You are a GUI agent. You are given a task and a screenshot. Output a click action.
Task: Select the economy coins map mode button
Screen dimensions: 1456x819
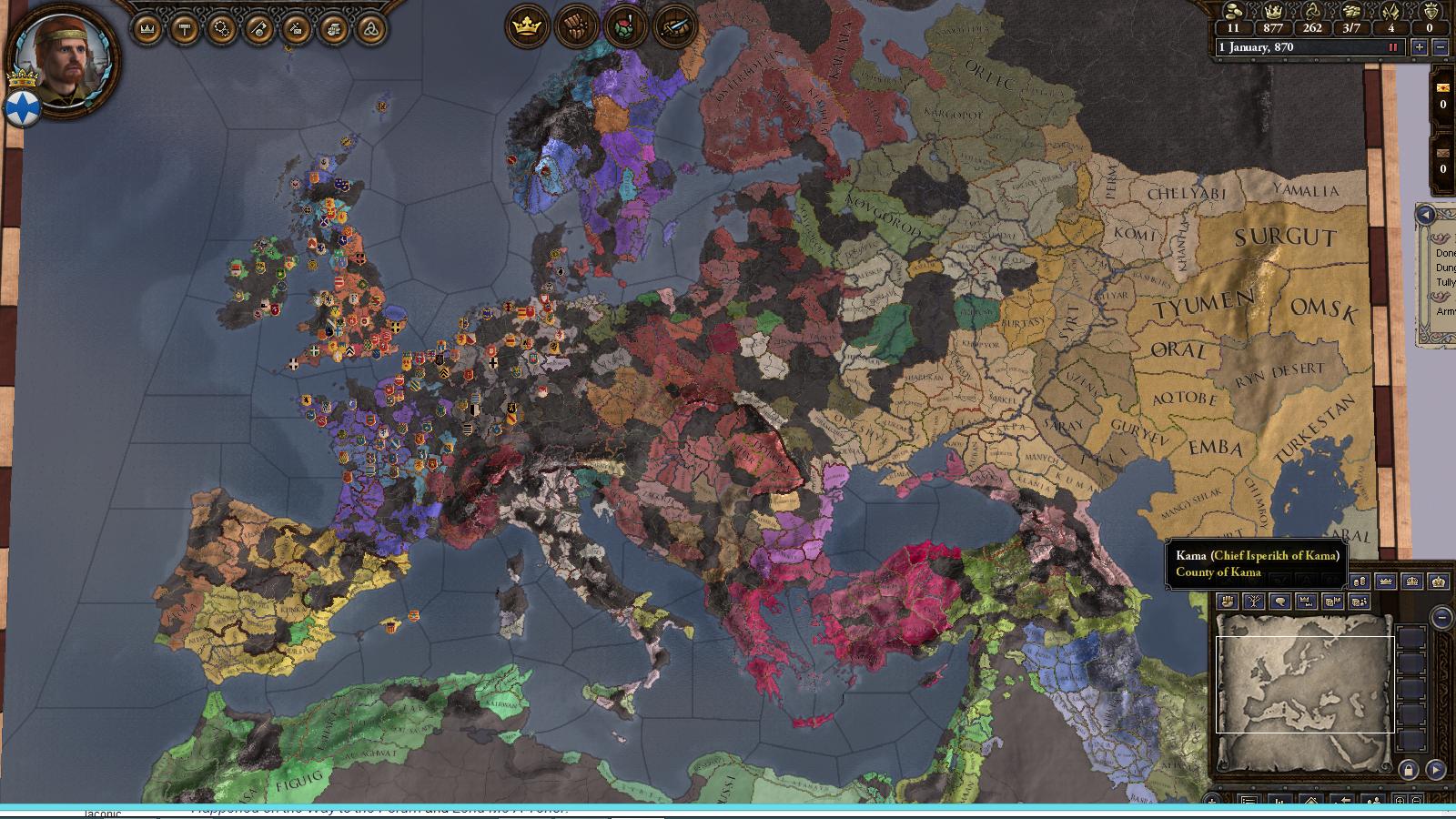pos(1360,581)
